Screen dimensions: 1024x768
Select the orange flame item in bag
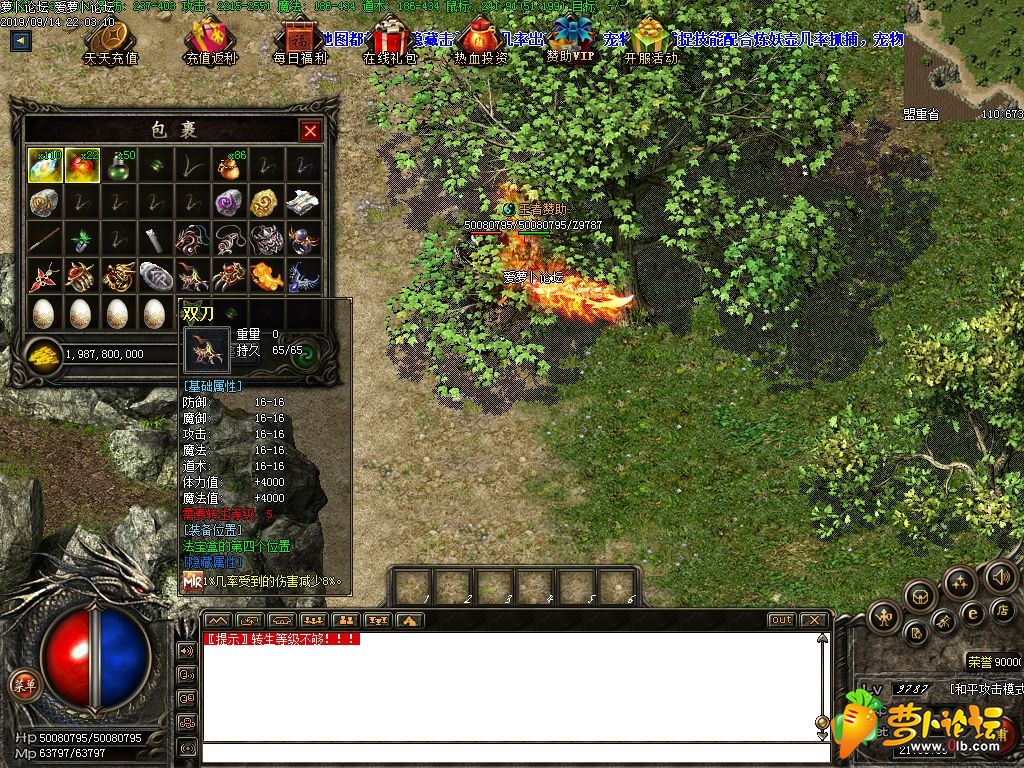(x=265, y=275)
